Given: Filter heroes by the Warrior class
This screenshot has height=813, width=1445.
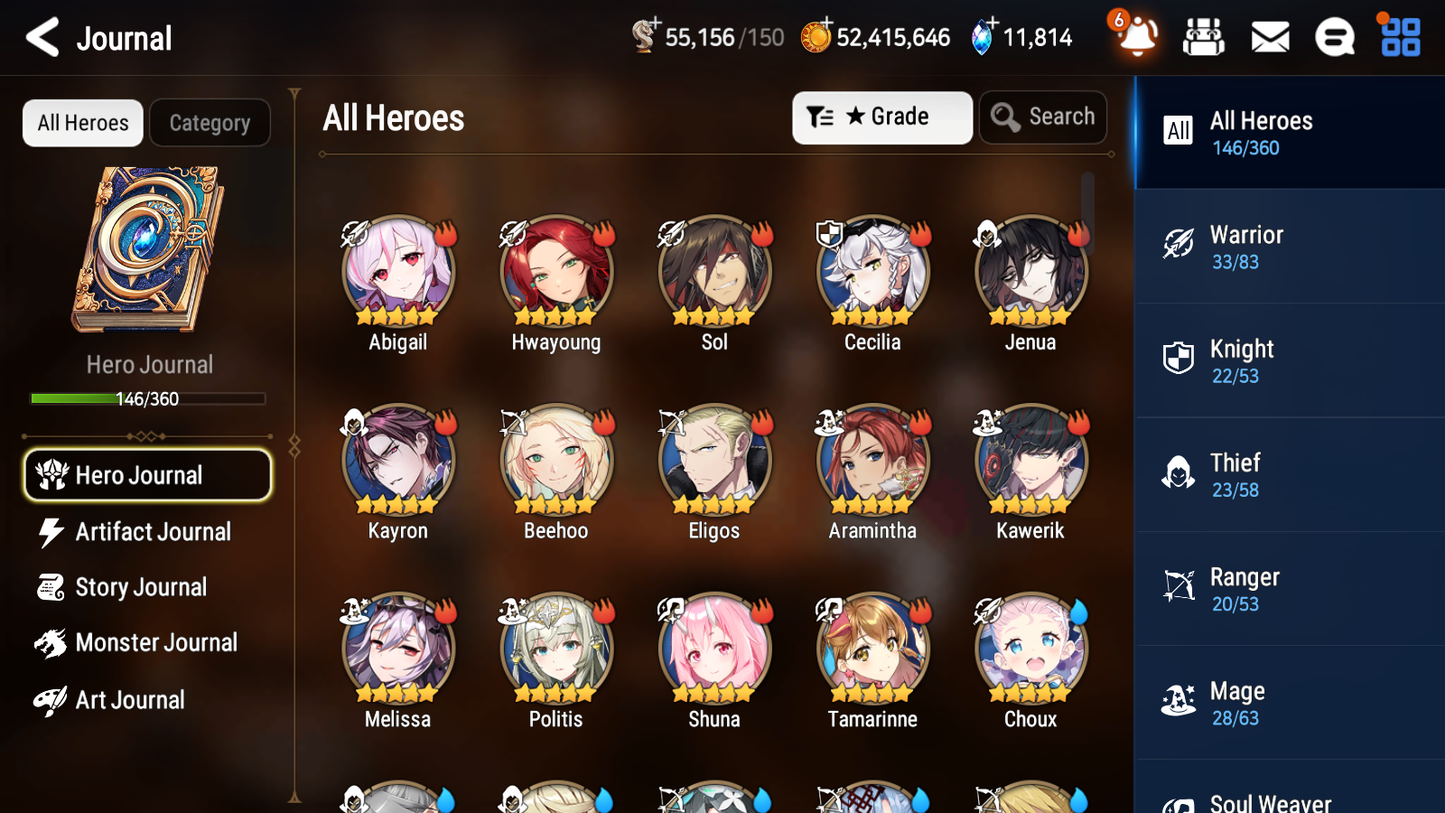Looking at the screenshot, I should coord(1289,246).
